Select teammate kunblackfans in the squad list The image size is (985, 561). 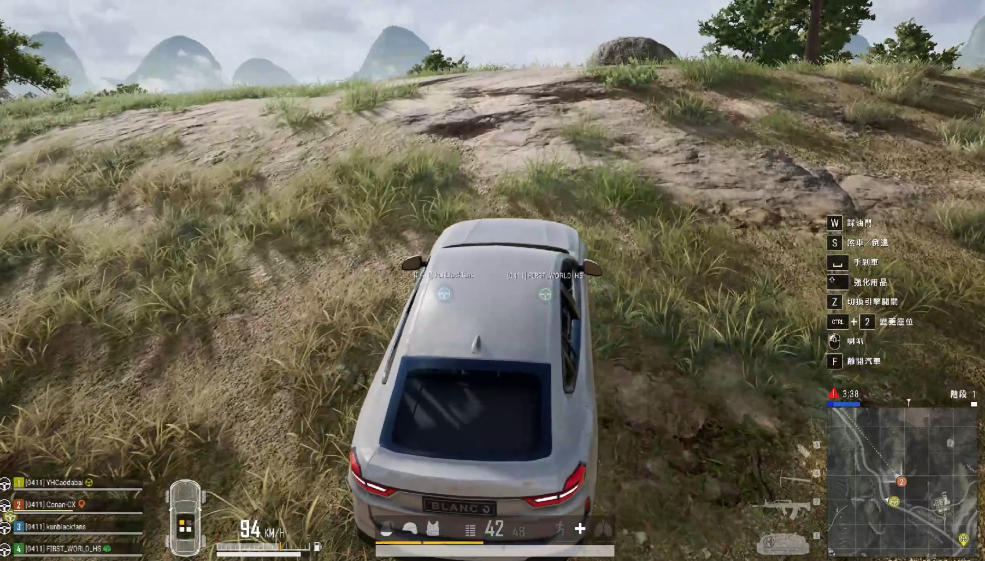(62, 526)
